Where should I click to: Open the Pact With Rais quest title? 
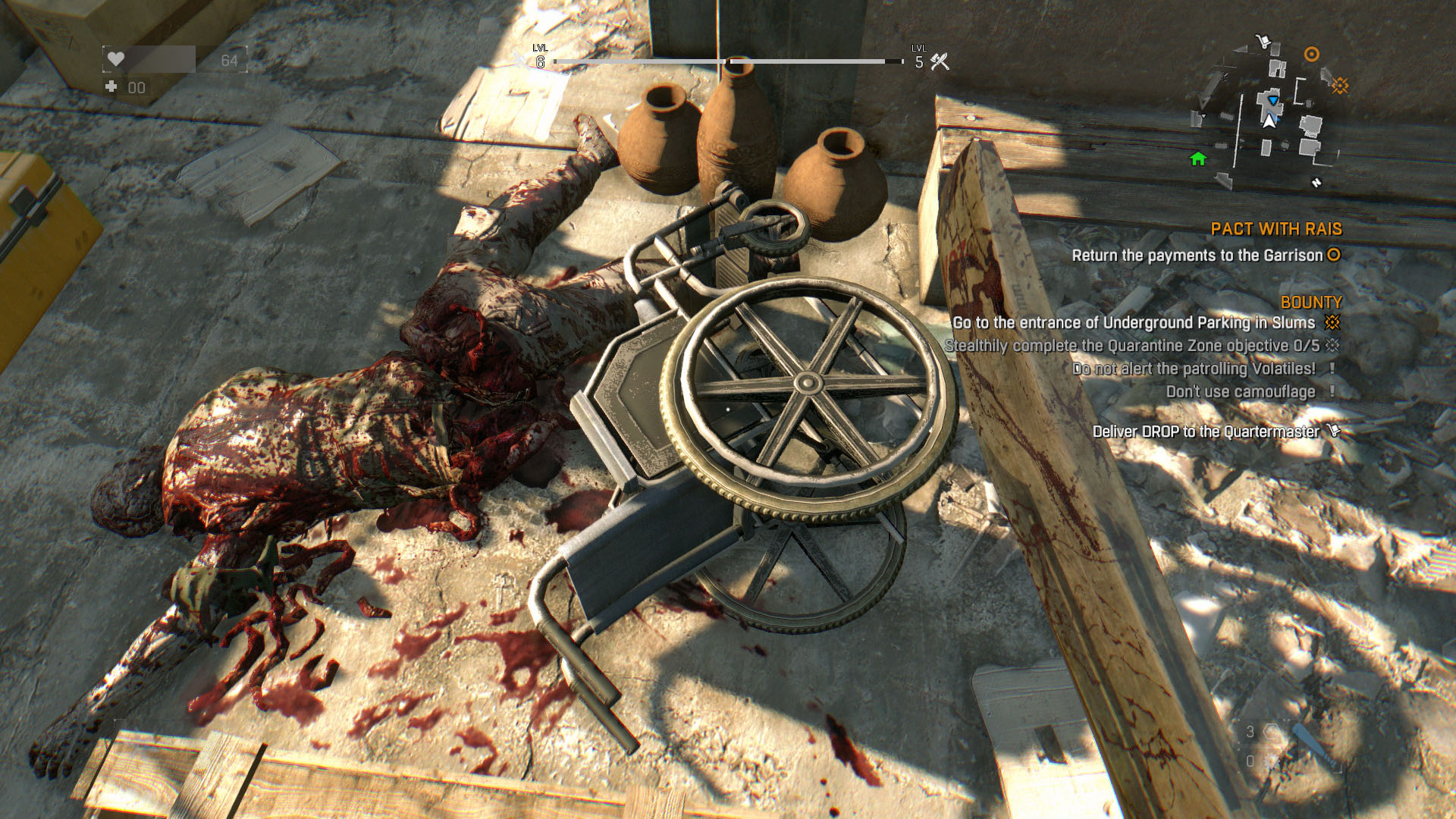(x=1276, y=229)
